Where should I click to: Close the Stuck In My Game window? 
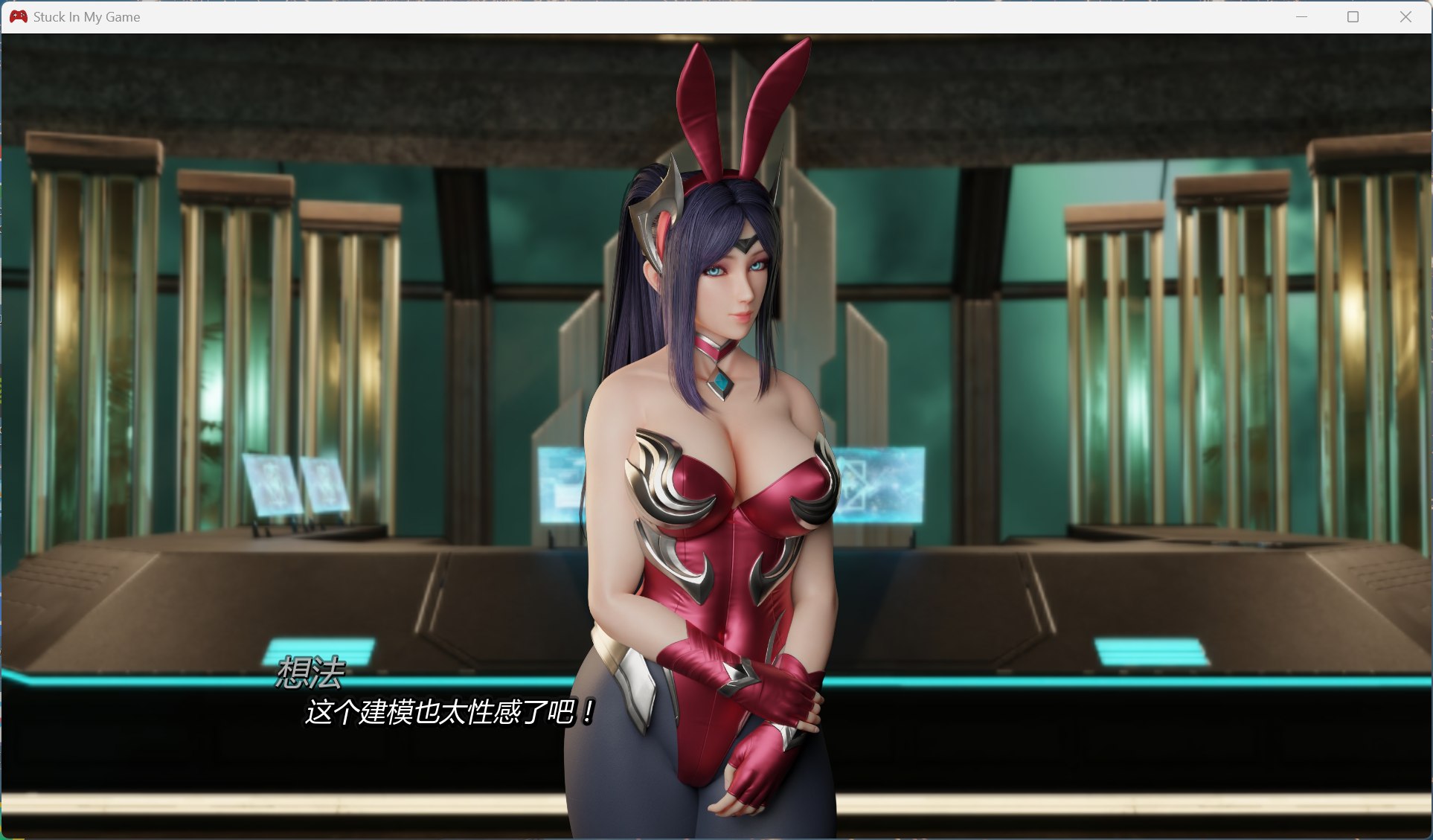point(1405,16)
